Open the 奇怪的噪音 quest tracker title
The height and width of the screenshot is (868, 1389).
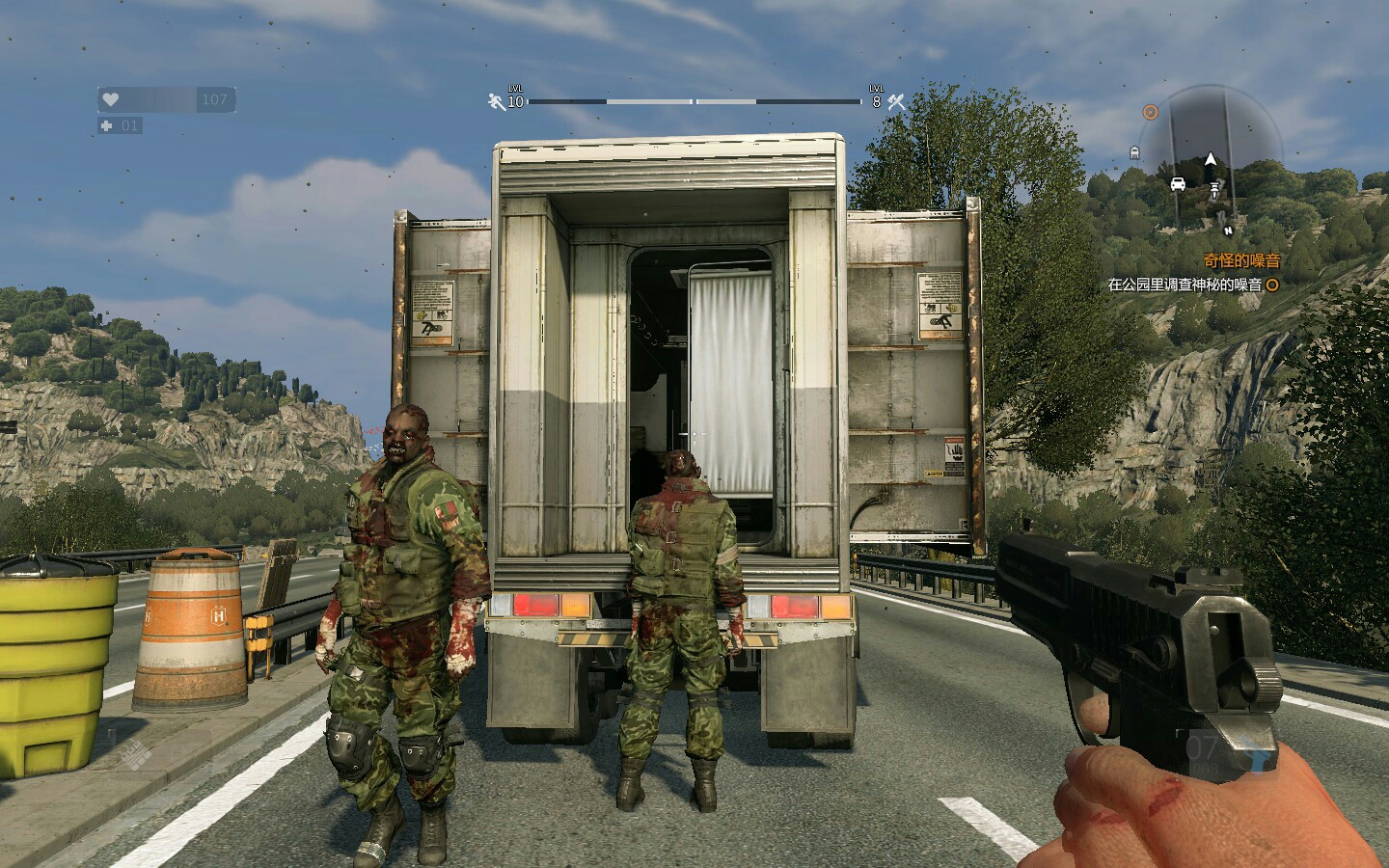coord(1241,260)
